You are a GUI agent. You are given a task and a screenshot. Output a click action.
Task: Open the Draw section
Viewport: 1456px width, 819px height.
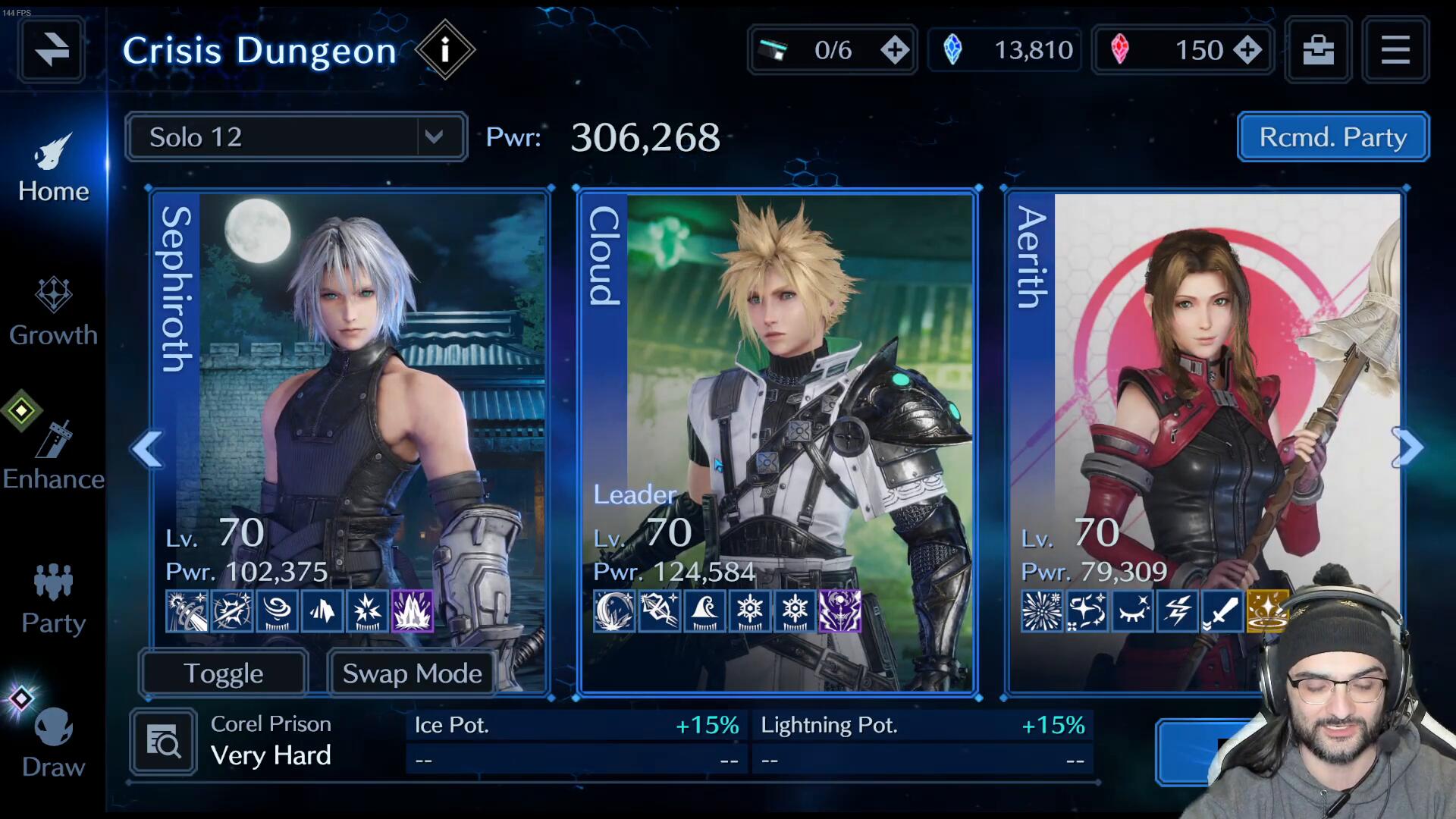pos(53,745)
